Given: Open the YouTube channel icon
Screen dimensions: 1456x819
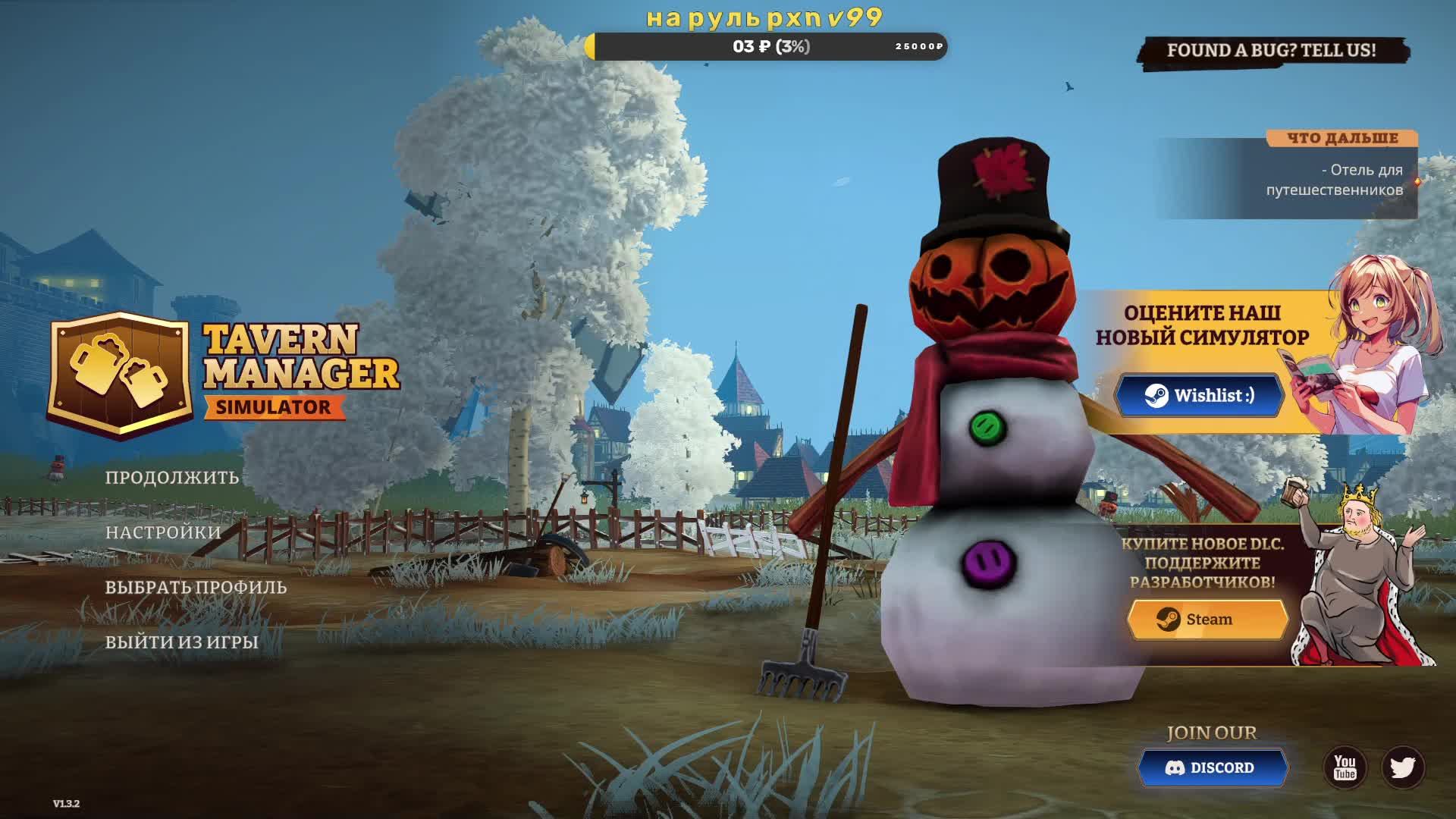Looking at the screenshot, I should coord(1345,767).
